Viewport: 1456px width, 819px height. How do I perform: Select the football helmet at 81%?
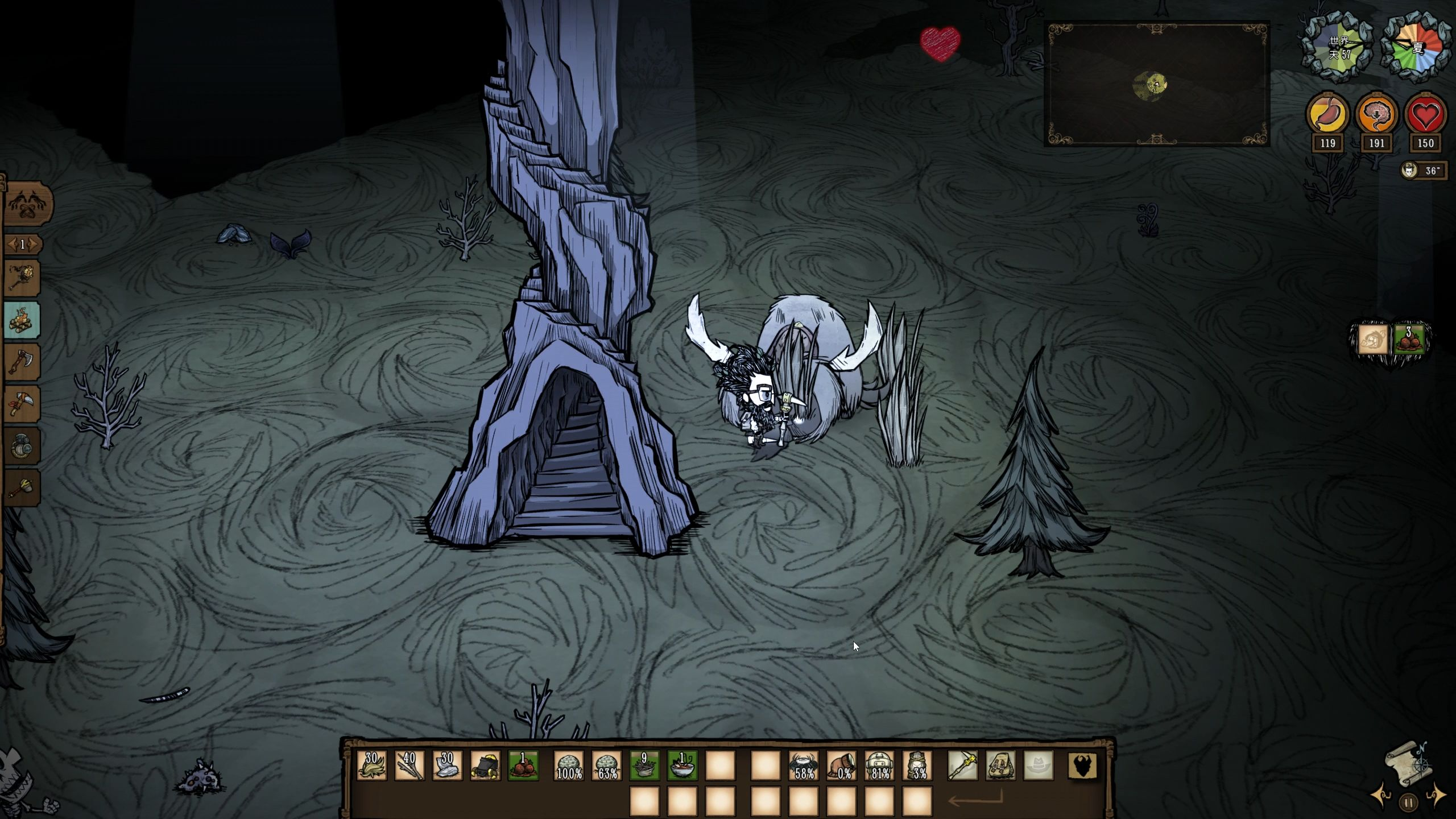(x=879, y=766)
